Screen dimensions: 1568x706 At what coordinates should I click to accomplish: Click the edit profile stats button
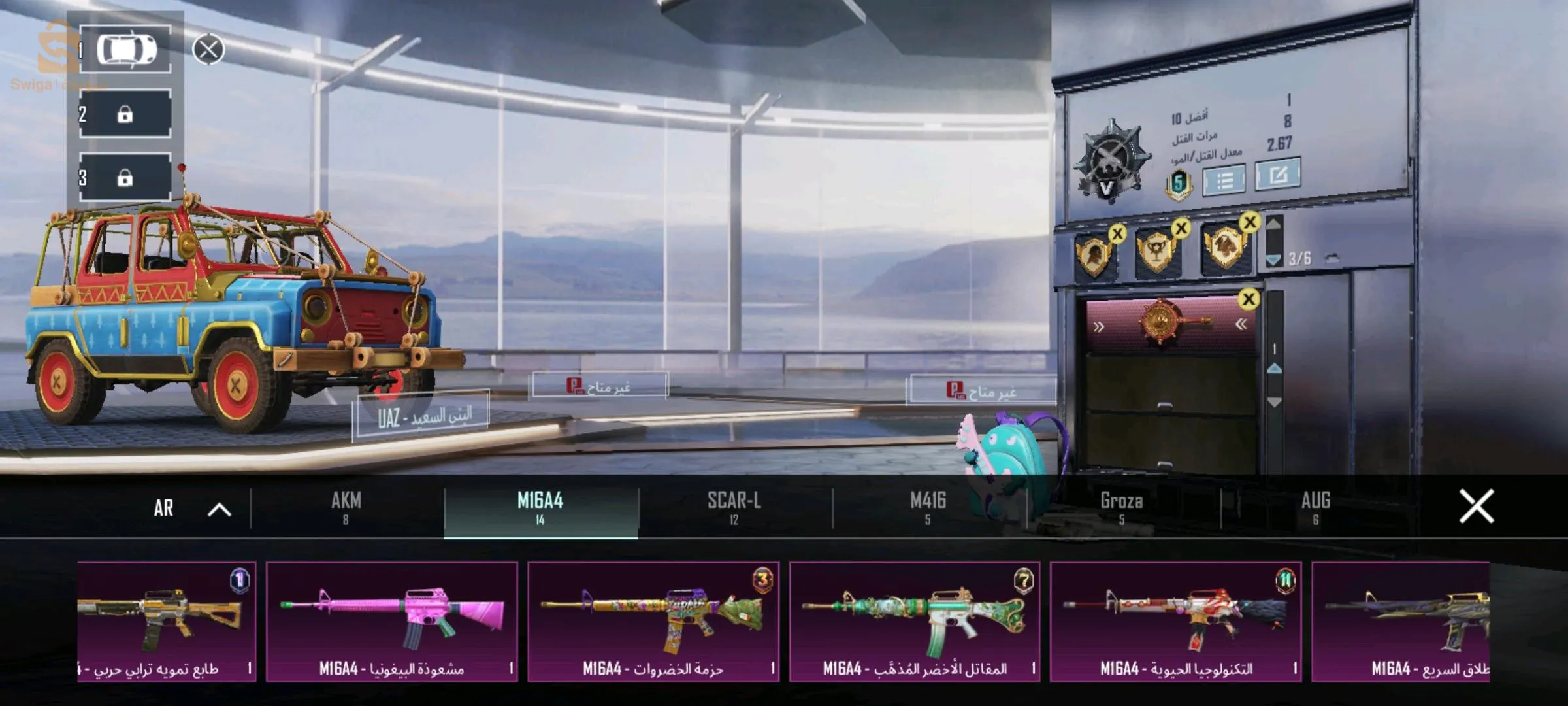[x=1278, y=175]
